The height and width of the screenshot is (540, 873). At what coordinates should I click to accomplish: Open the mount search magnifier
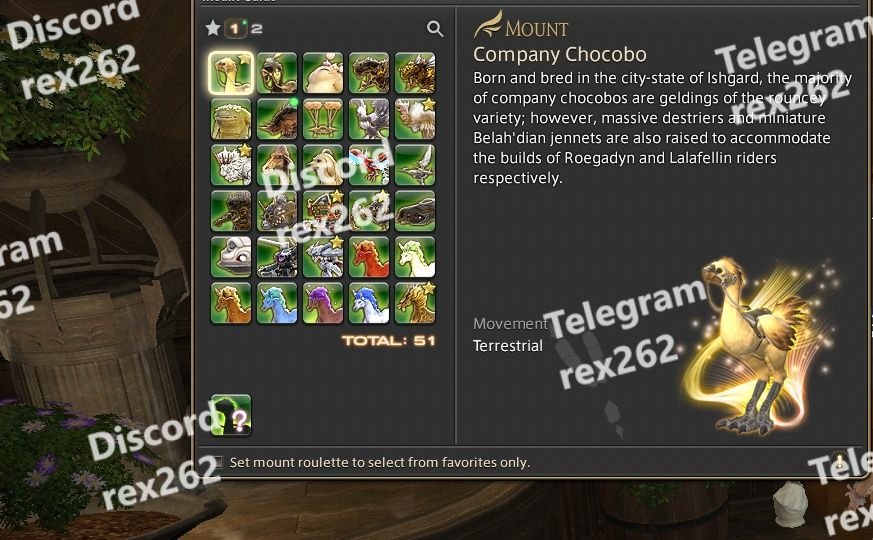[435, 29]
